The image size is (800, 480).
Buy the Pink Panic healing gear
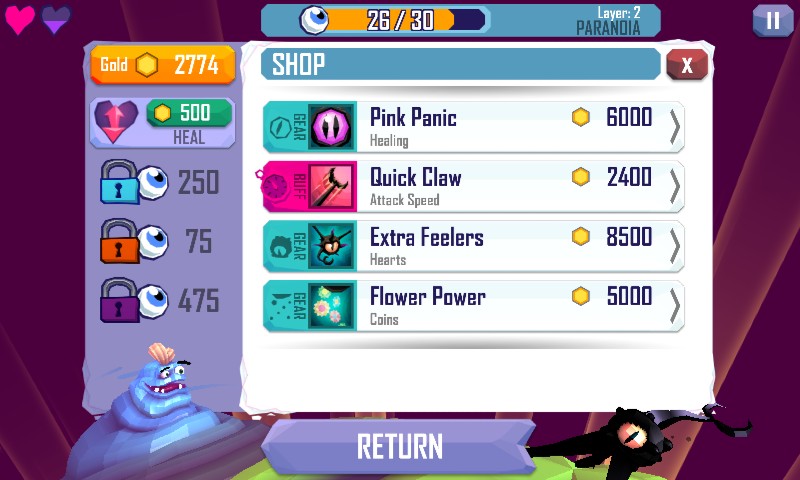474,127
